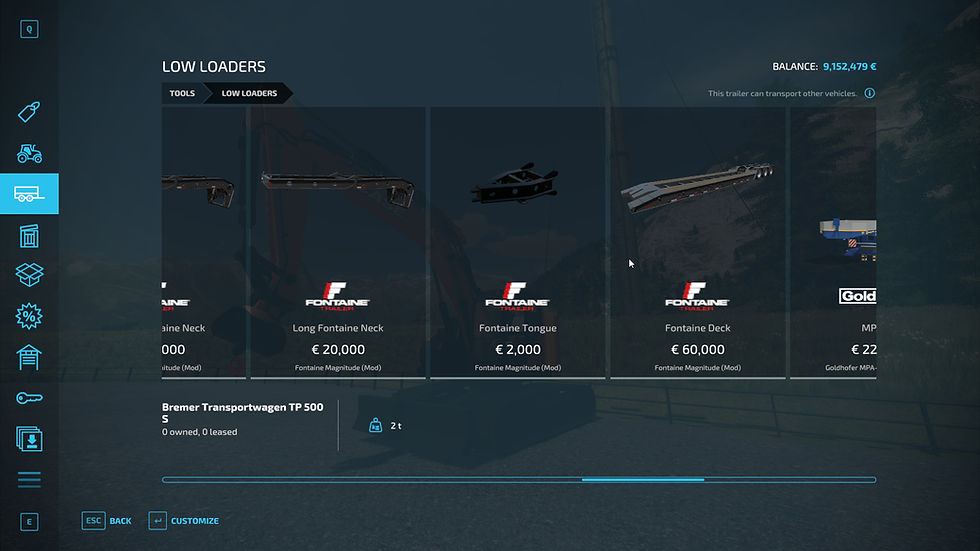Go to the TOOLS breadcrumb
Image resolution: width=980 pixels, height=551 pixels.
point(182,94)
